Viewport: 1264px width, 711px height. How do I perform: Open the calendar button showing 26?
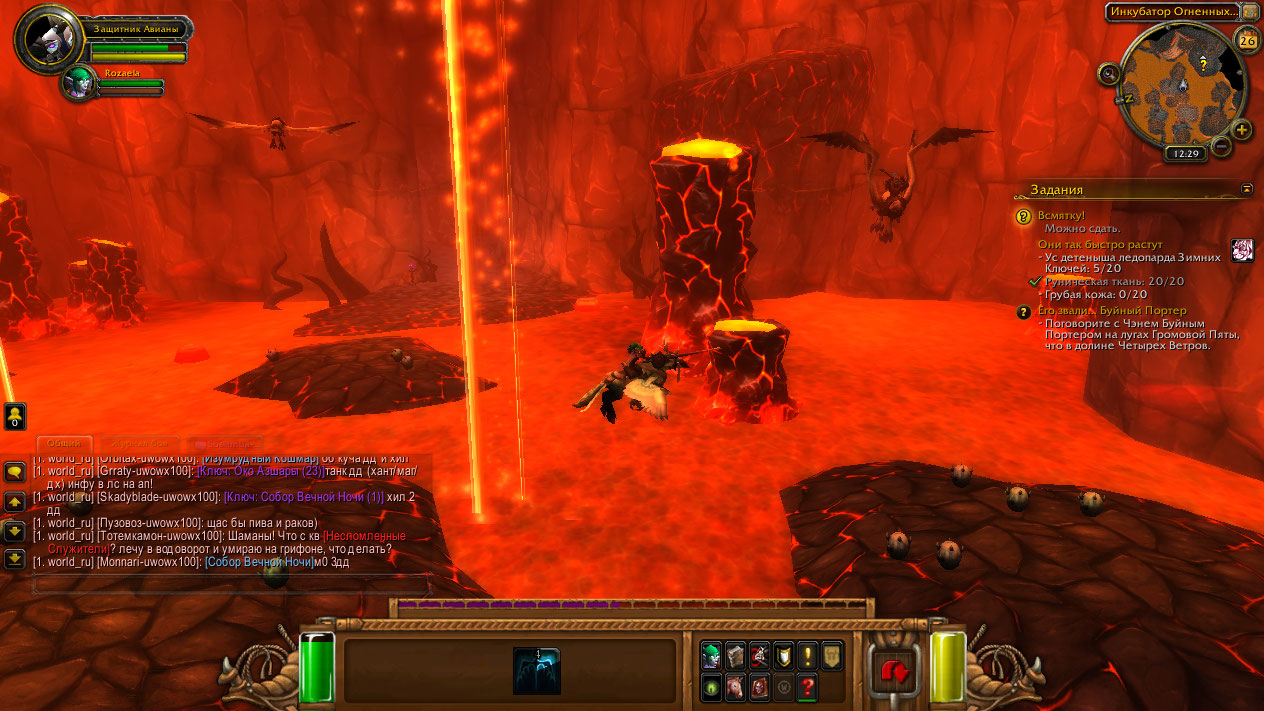tap(1247, 40)
